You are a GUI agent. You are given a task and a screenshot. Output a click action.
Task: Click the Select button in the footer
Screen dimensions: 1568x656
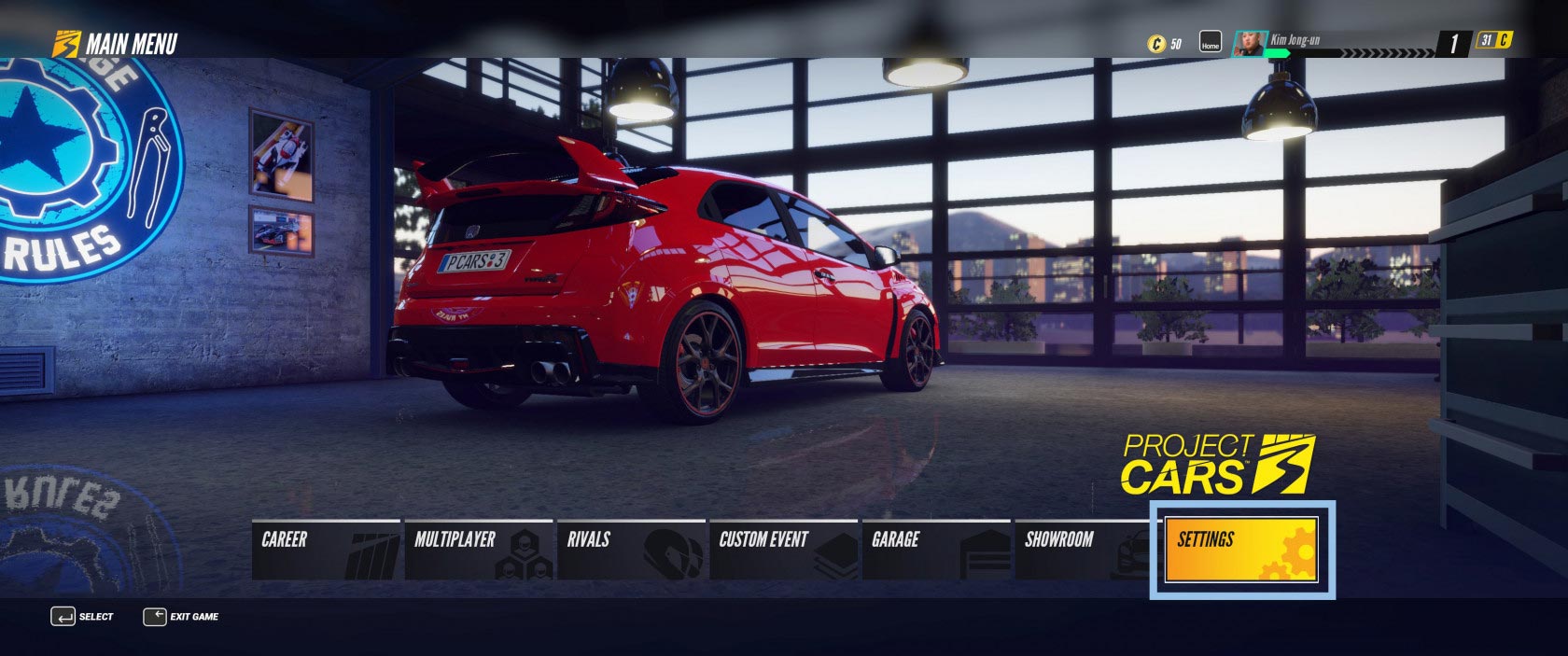[82, 617]
